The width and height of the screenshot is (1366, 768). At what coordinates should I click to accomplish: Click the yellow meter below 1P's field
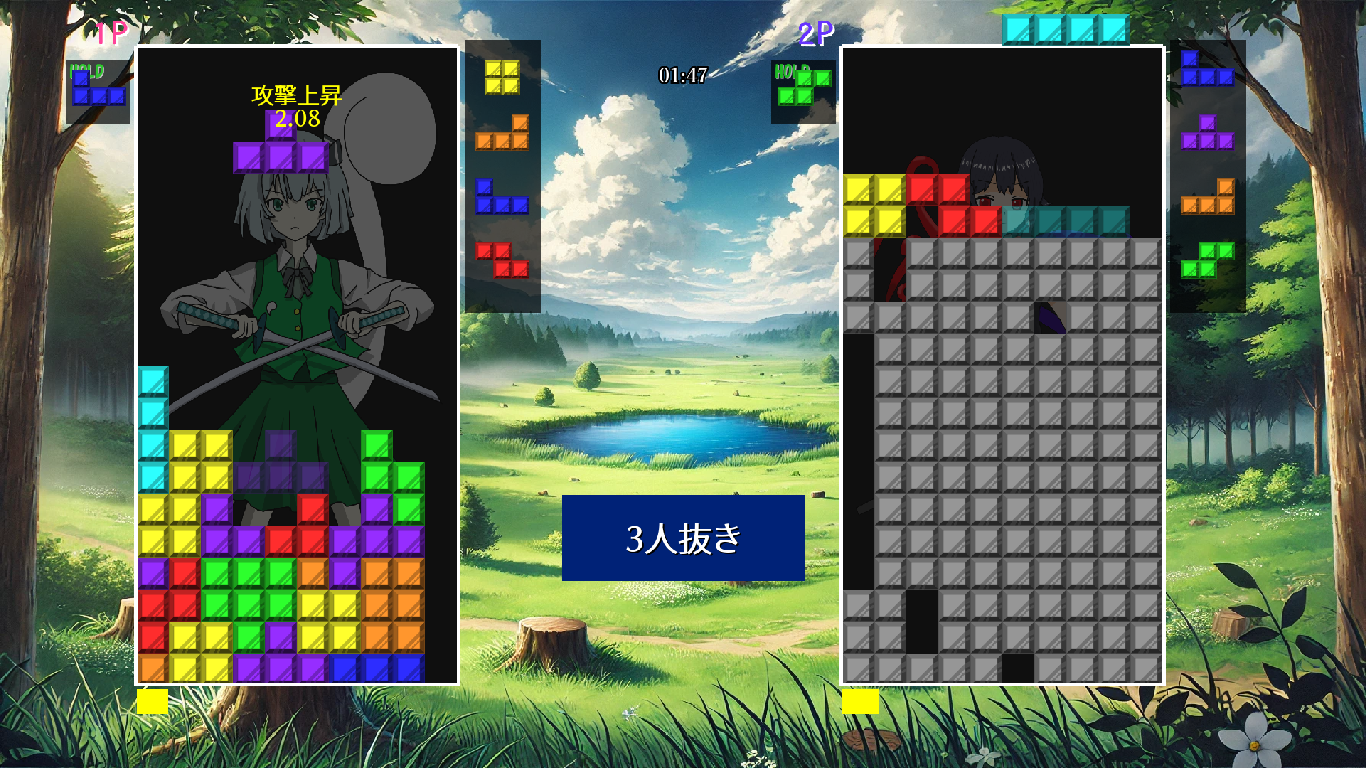[x=151, y=703]
